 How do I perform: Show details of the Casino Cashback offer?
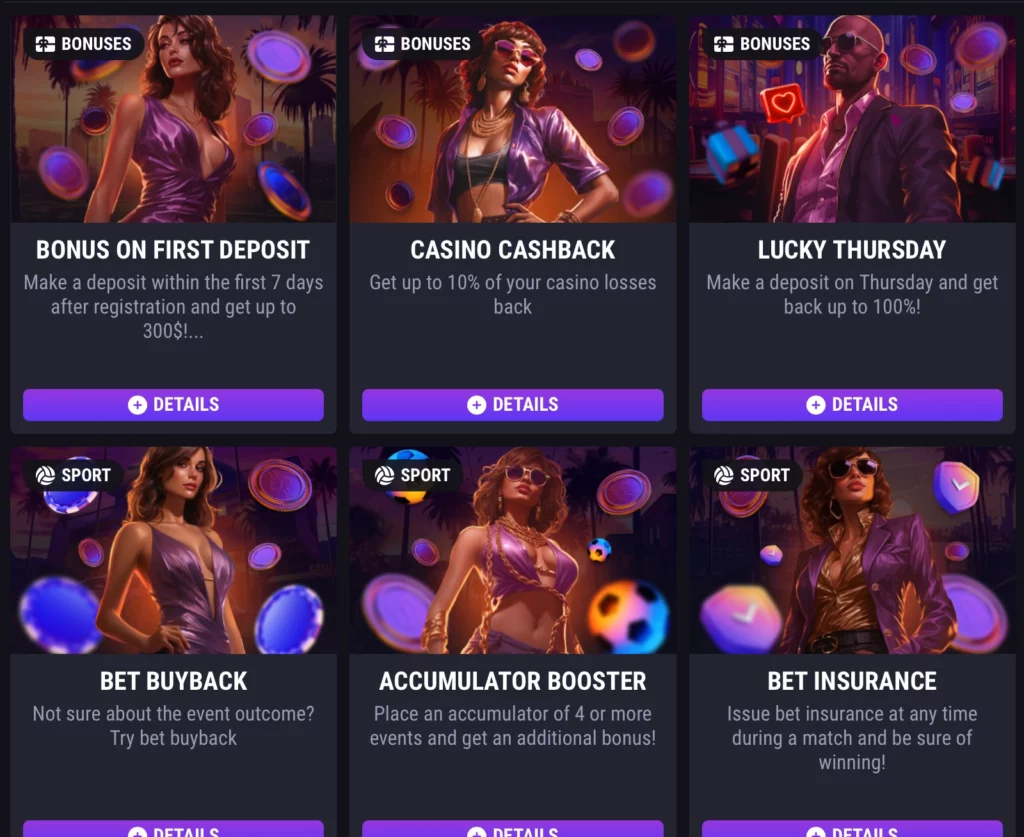click(512, 405)
